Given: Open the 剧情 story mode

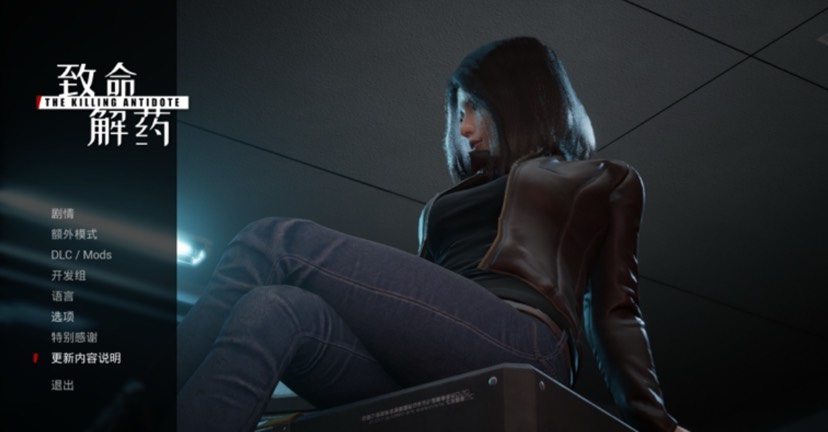Looking at the screenshot, I should (63, 213).
